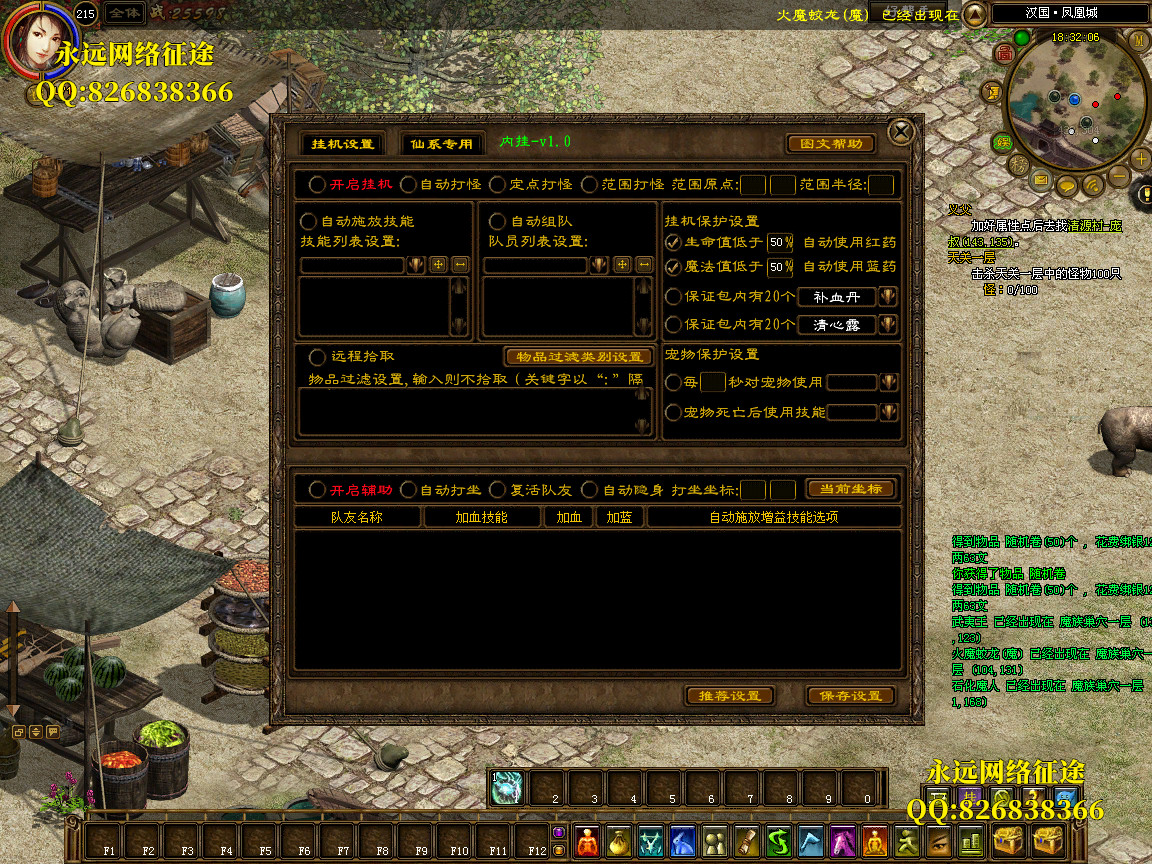Screen dimensions: 1152x864
Task: Choose the 自动打怪 auto-fight option
Action: pyautogui.click(x=408, y=185)
